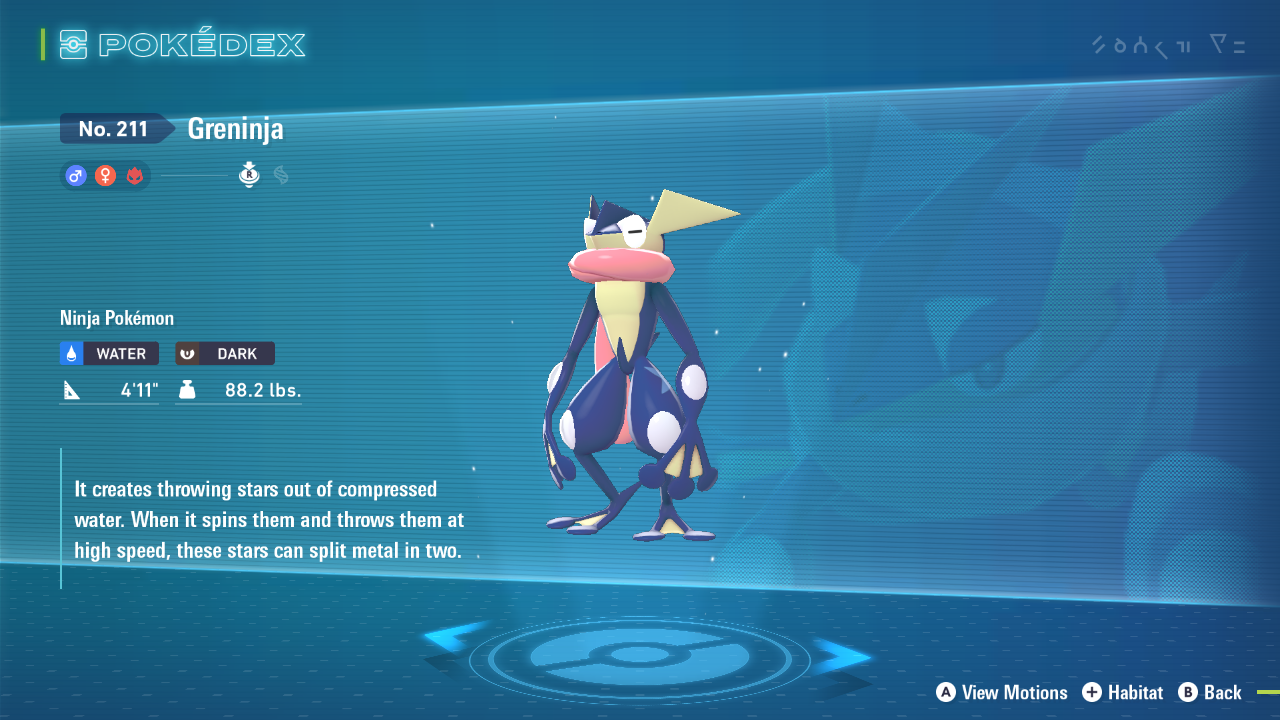Choose the red Mega form icon
Screen dimensions: 1280x720
(135, 176)
